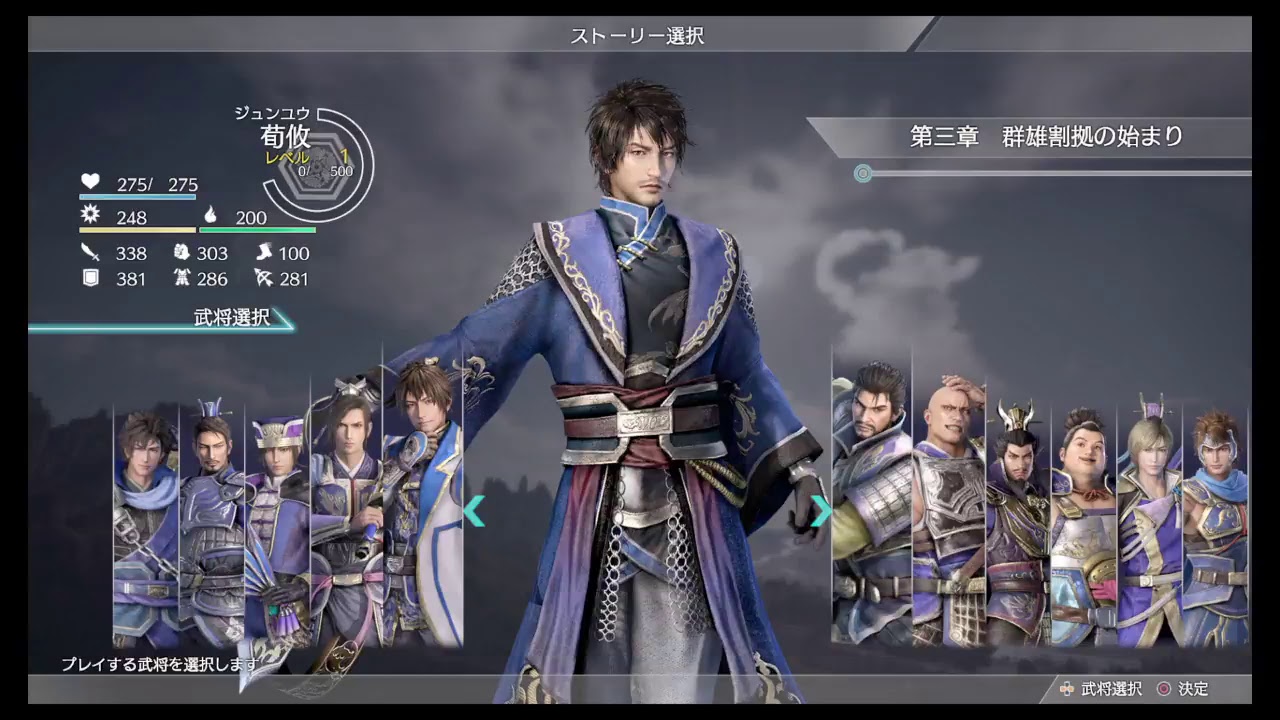
Task: Open chapter banner 第三章 群雄割拠の始まり
Action: click(x=1047, y=137)
